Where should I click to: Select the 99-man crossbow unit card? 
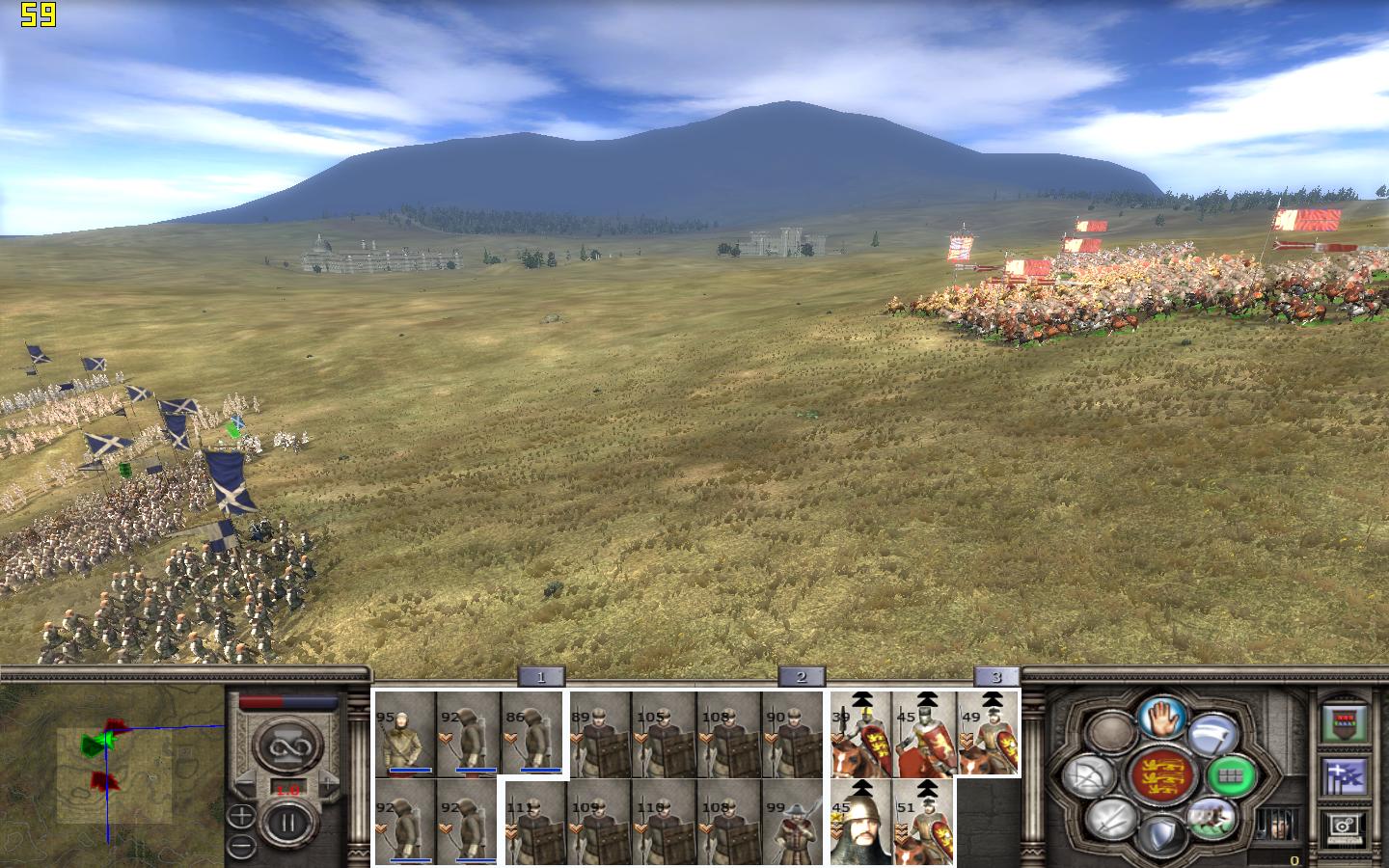(793, 822)
